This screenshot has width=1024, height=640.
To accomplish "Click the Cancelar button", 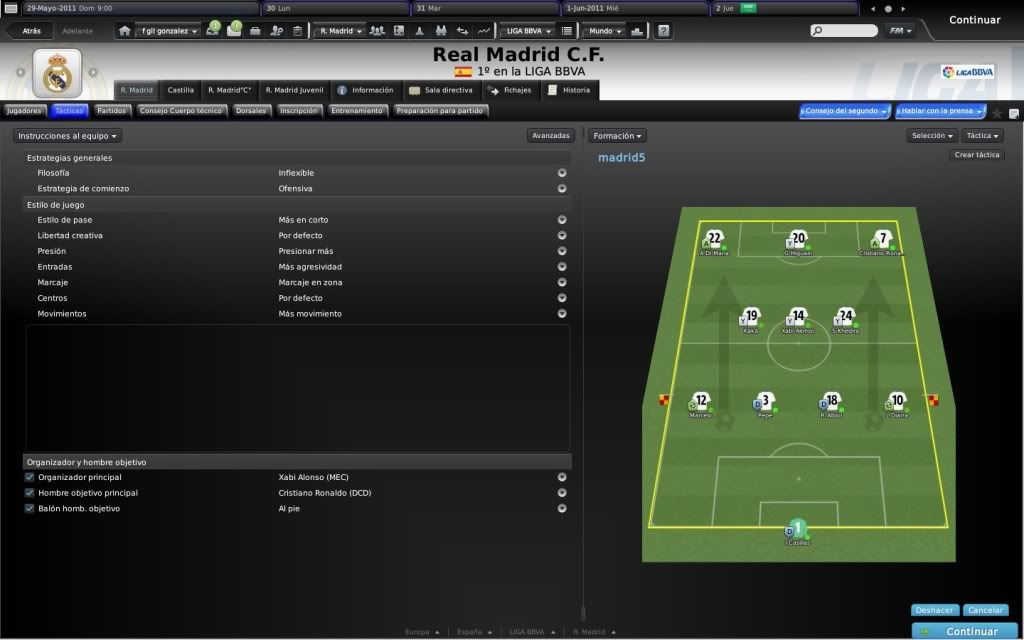I will (986, 610).
